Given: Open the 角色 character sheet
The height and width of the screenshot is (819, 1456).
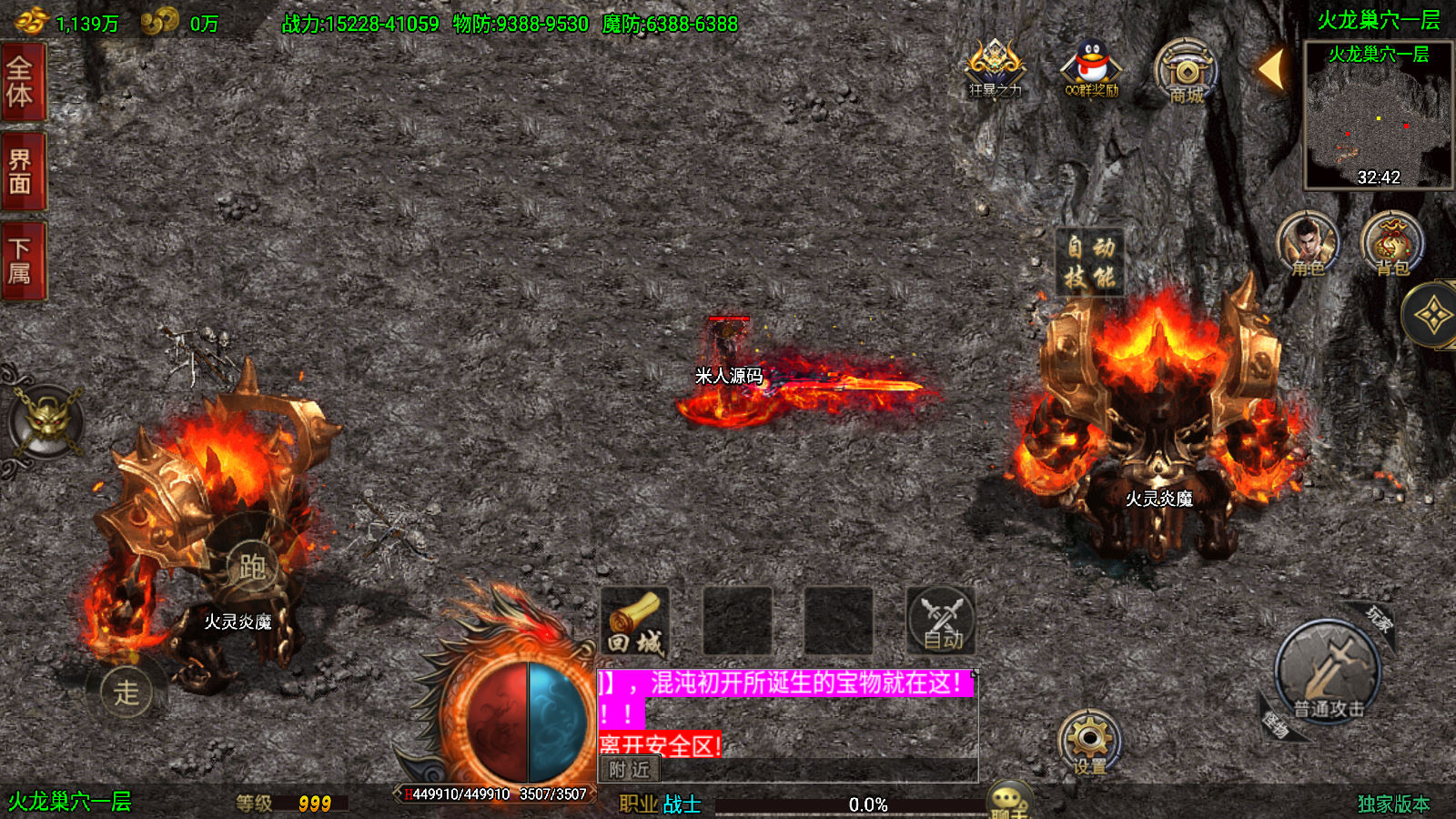Looking at the screenshot, I should tap(1308, 244).
